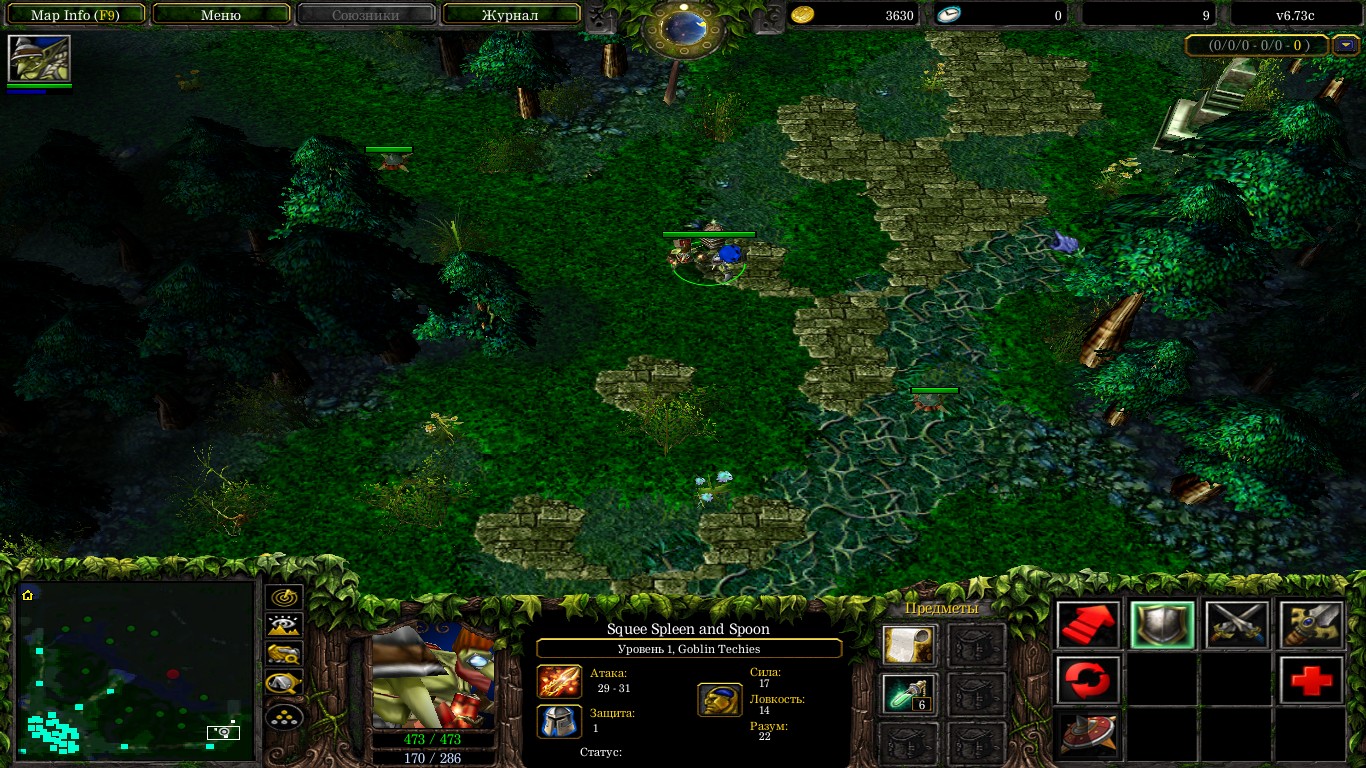Image resolution: width=1366 pixels, height=768 pixels.
Task: Open hero skills with the red cross
Action: coord(1311,681)
